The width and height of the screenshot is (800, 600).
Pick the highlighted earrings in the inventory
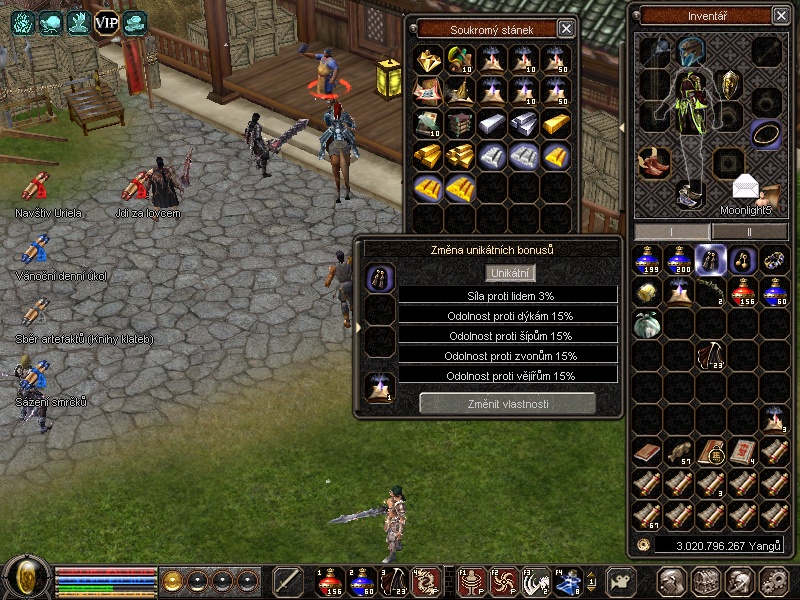tap(711, 260)
